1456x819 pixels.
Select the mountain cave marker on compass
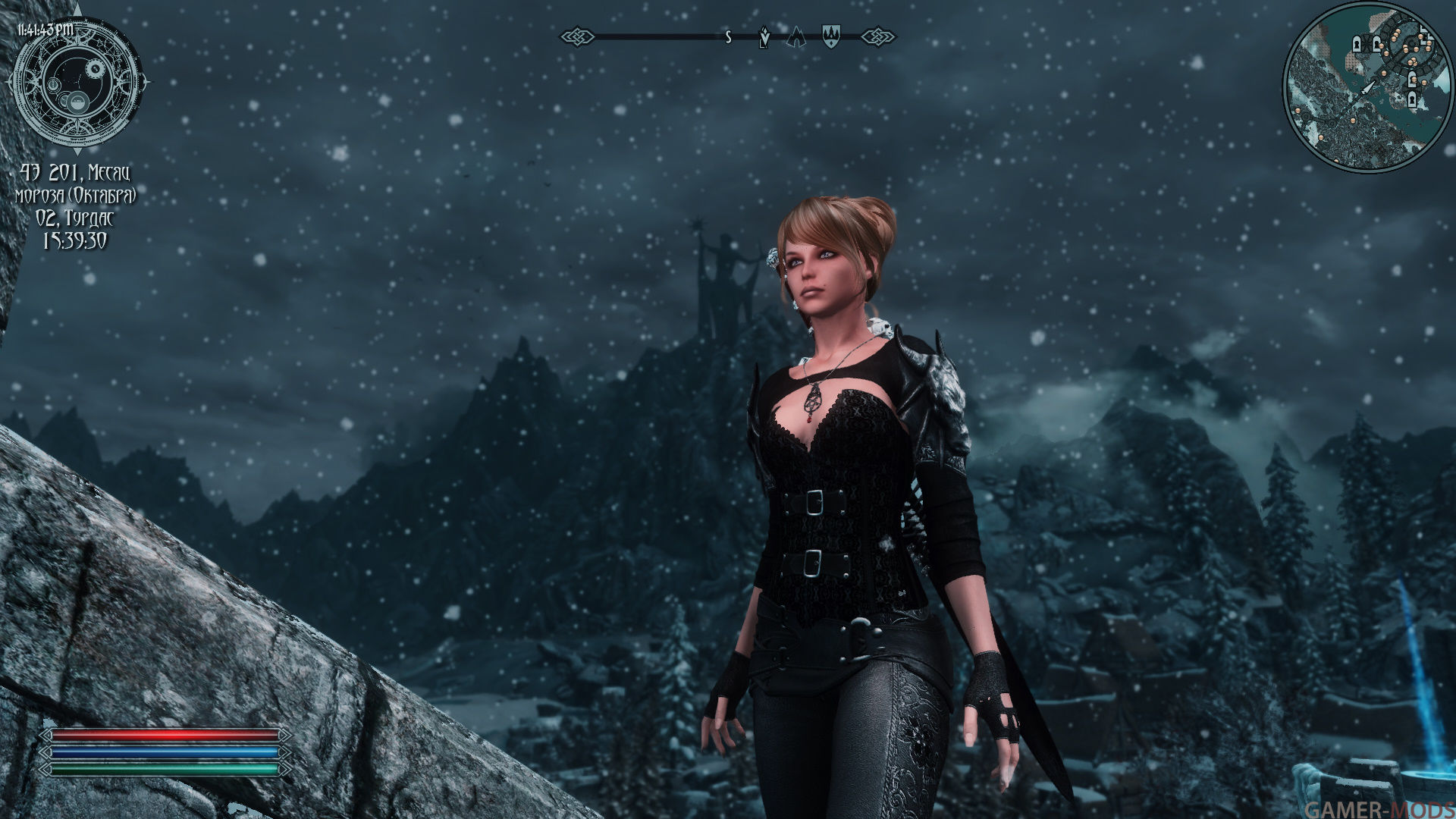[795, 36]
